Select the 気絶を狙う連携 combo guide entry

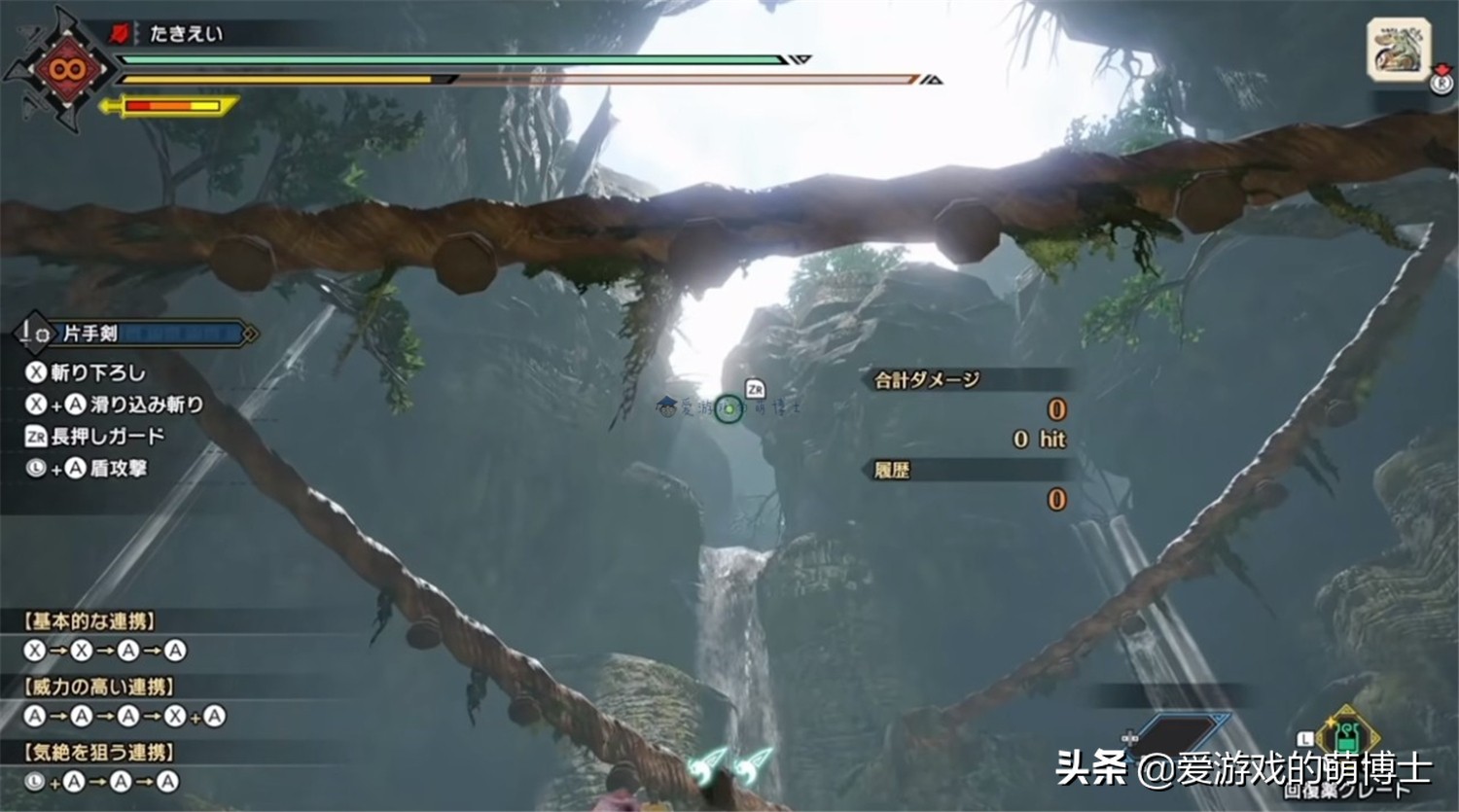click(x=100, y=752)
